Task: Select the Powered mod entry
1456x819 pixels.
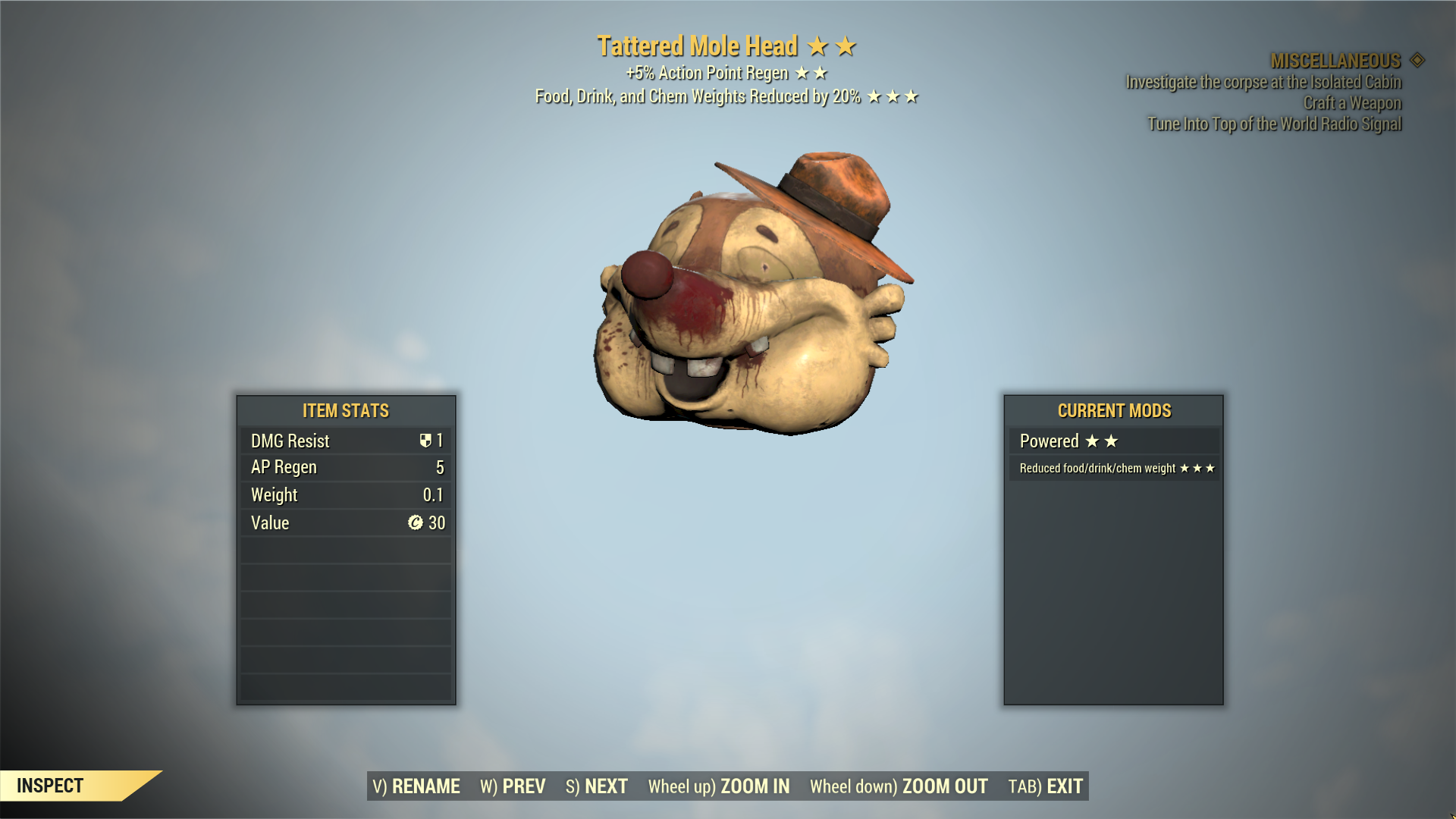Action: click(1113, 441)
